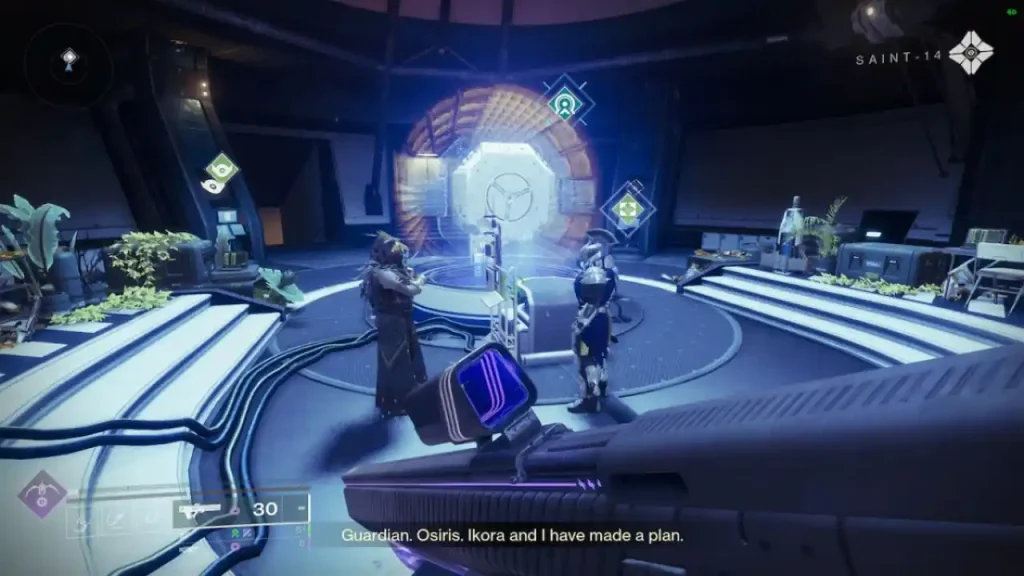This screenshot has height=576, width=1024.
Task: Click the radar in the corner
Action: pos(68,61)
